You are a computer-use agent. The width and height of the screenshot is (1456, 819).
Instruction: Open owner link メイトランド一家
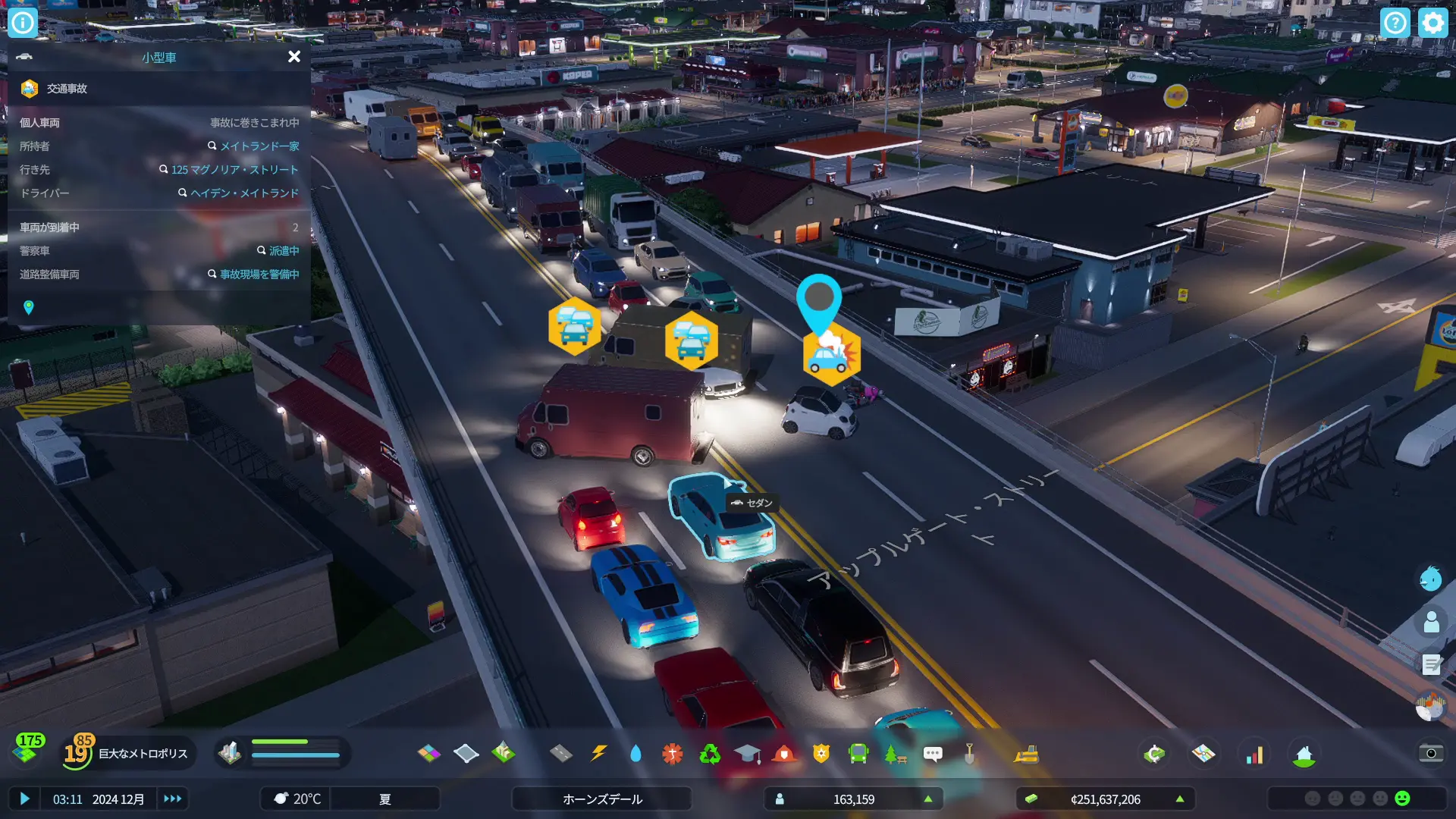point(259,146)
